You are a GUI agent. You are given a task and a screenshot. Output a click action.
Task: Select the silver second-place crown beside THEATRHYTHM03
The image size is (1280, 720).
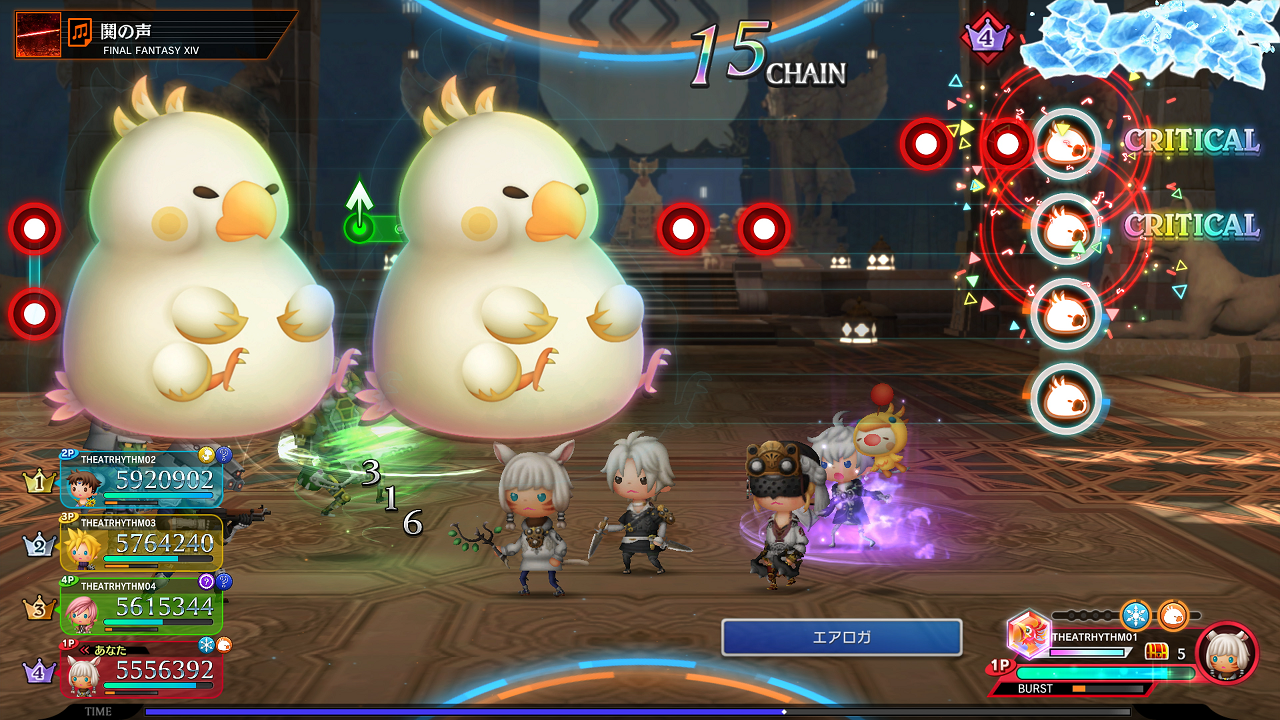pos(40,543)
